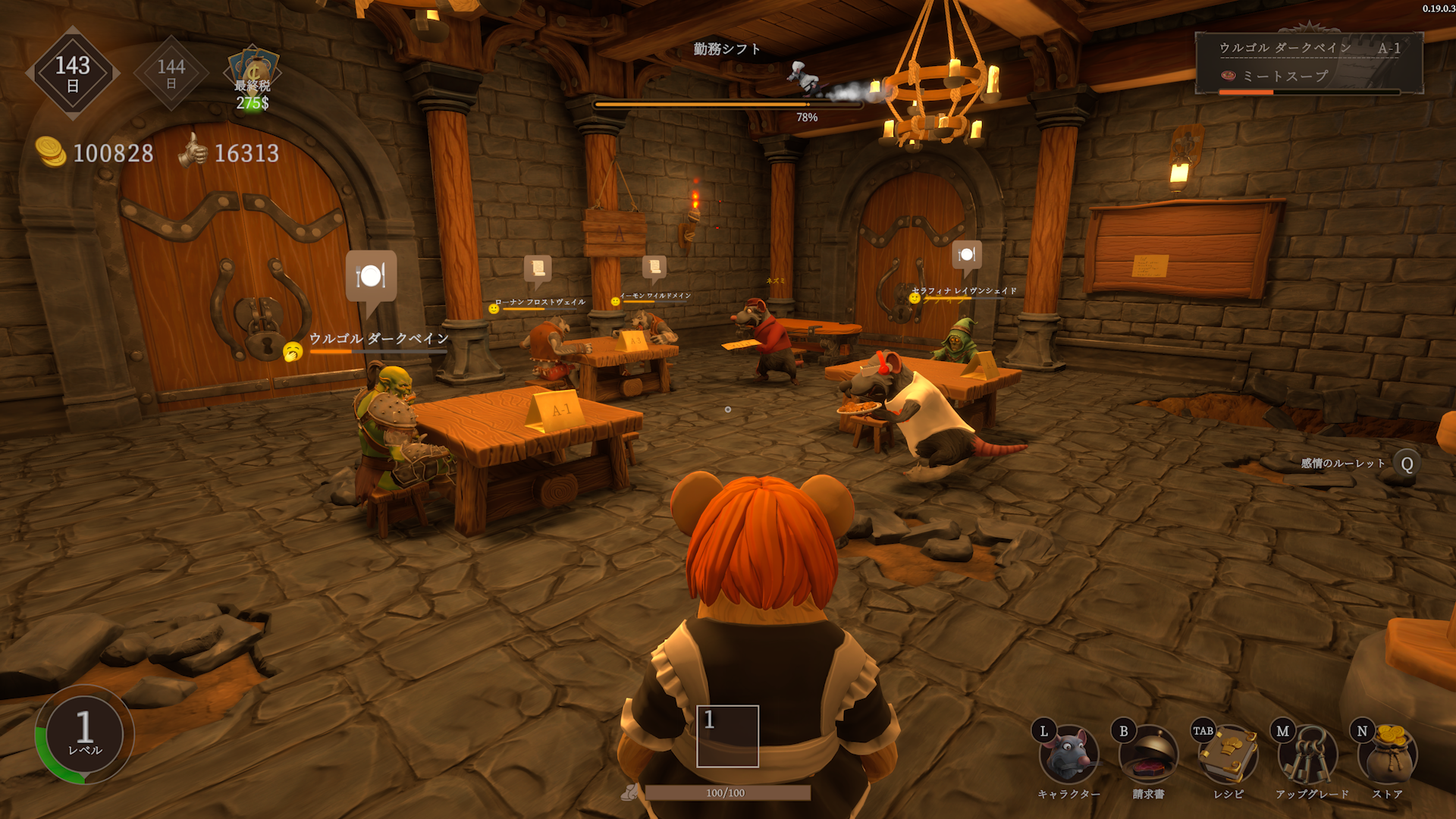1456x819 pixels.
Task: Expand the day 144 preview diamond
Action: [171, 73]
